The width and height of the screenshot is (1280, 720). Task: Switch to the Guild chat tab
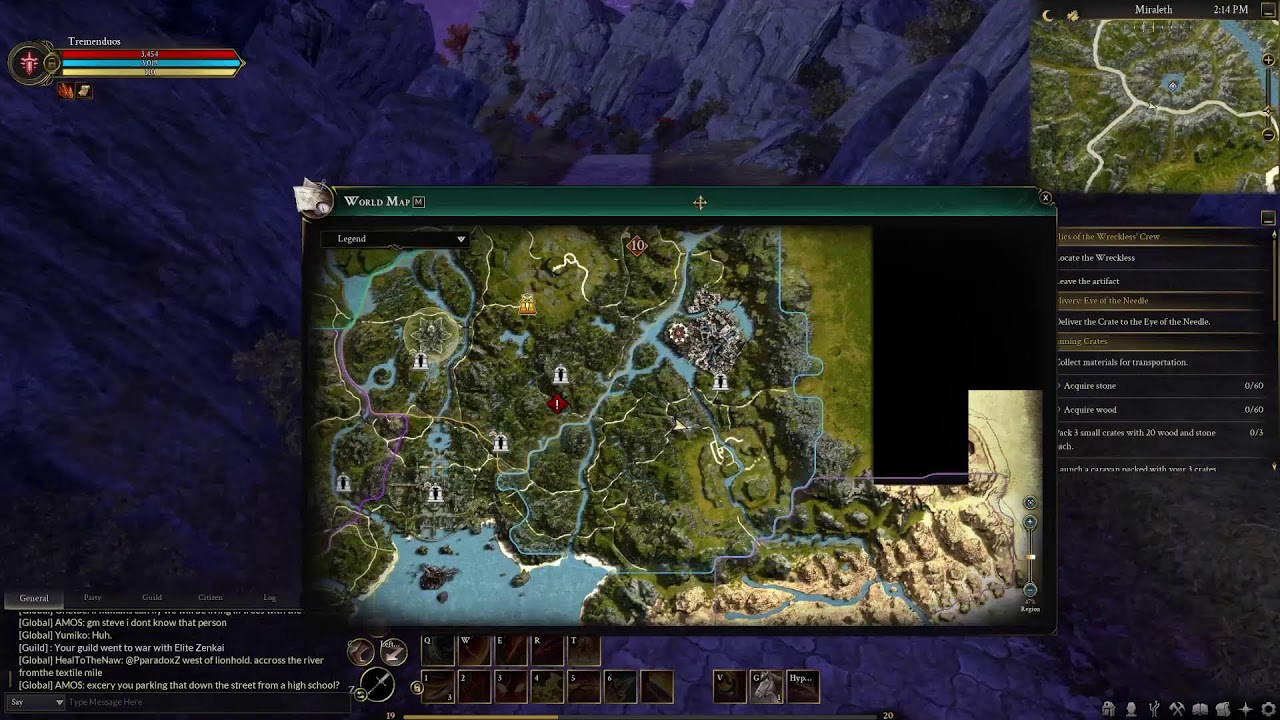151,597
